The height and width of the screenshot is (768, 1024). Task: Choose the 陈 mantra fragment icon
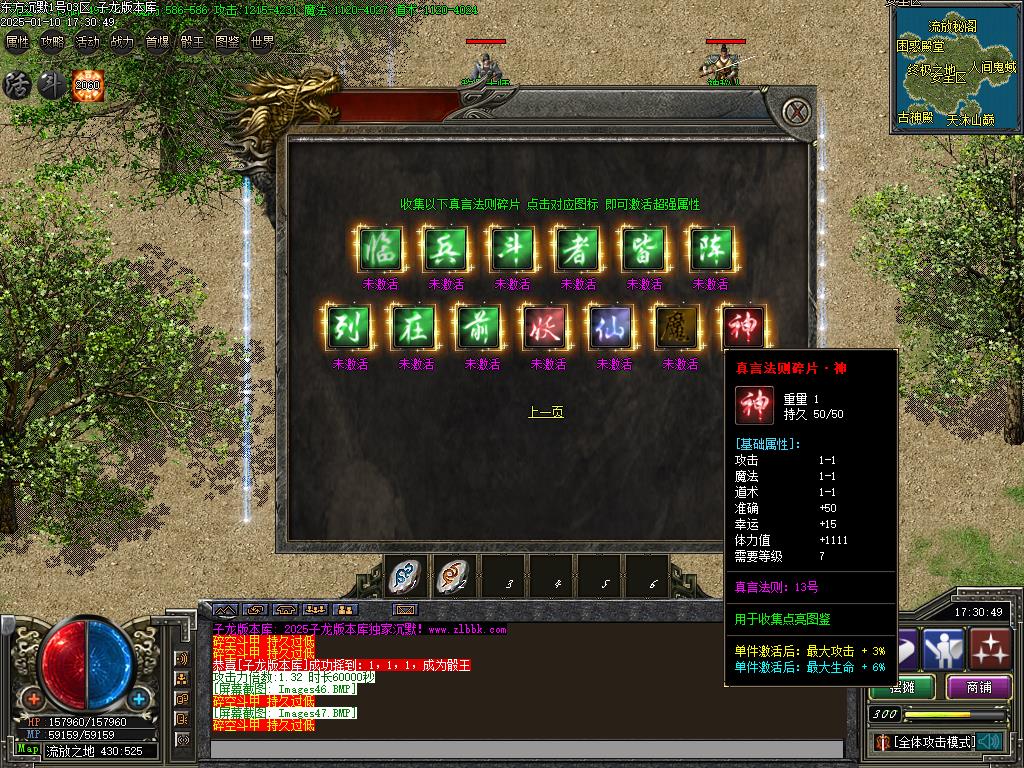click(710, 249)
